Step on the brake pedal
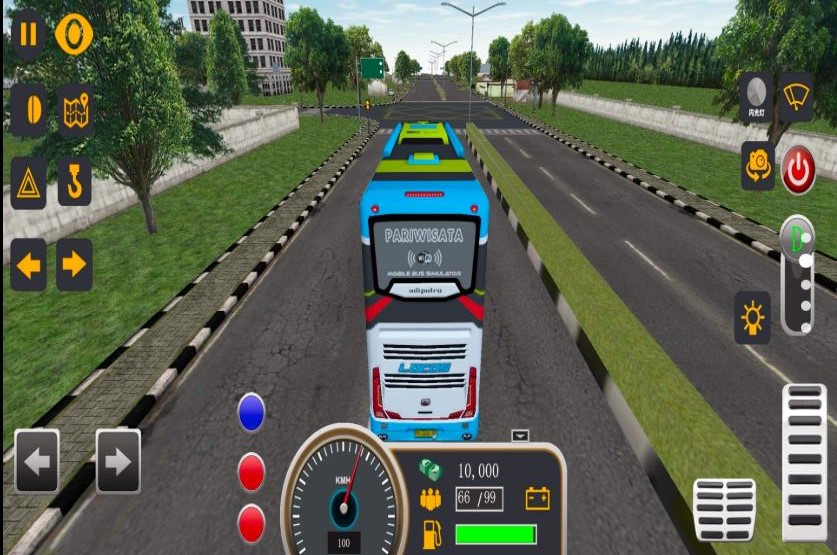The height and width of the screenshot is (555, 837). coord(724,509)
